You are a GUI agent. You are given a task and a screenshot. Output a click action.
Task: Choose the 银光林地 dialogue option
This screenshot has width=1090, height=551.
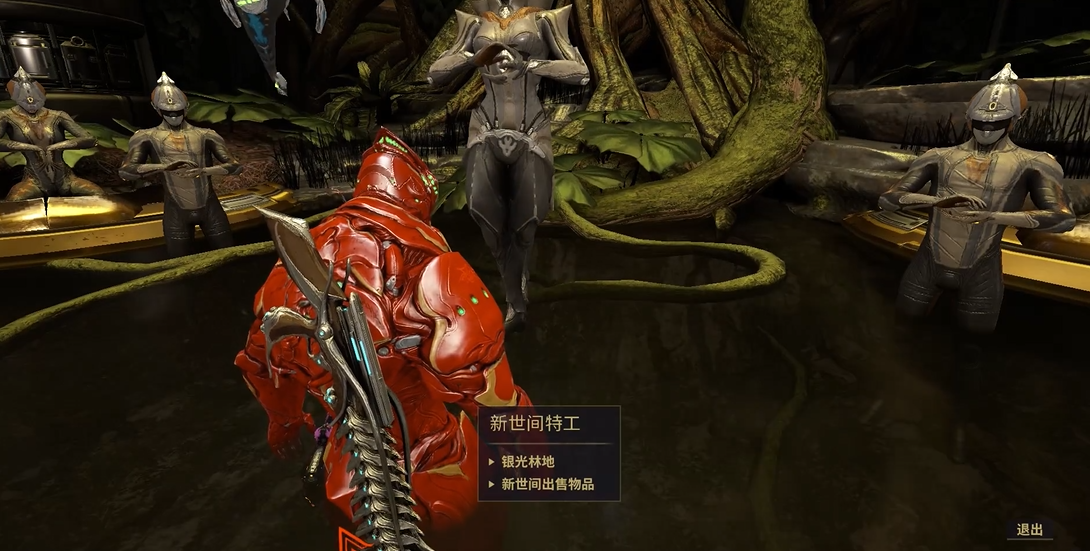527,462
